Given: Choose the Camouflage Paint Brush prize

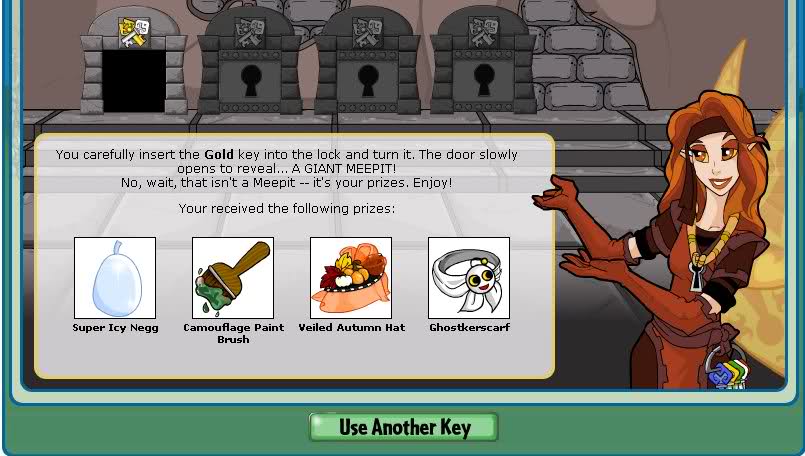Looking at the screenshot, I should coord(233,278).
